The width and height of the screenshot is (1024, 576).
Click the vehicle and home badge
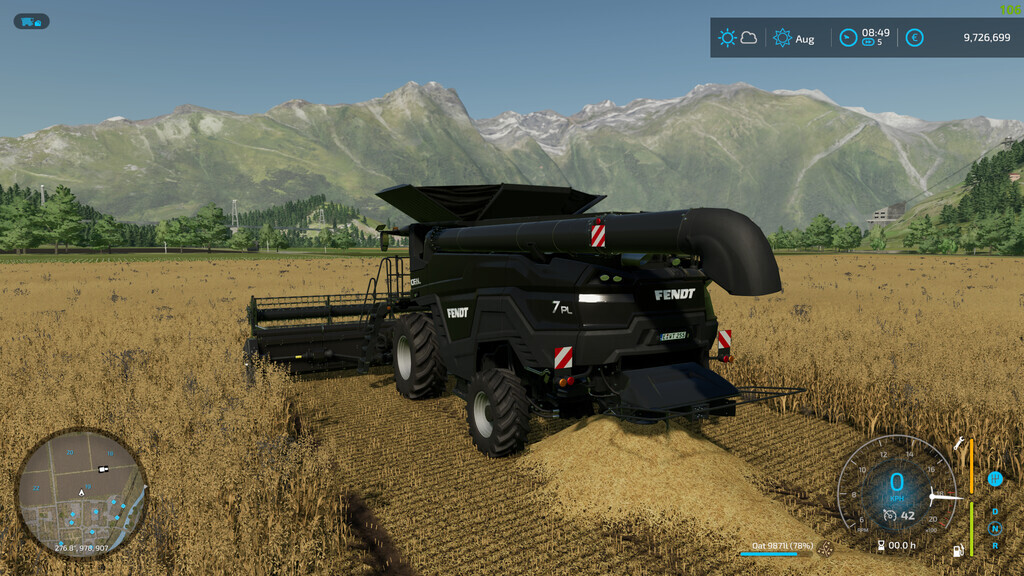coord(31,21)
